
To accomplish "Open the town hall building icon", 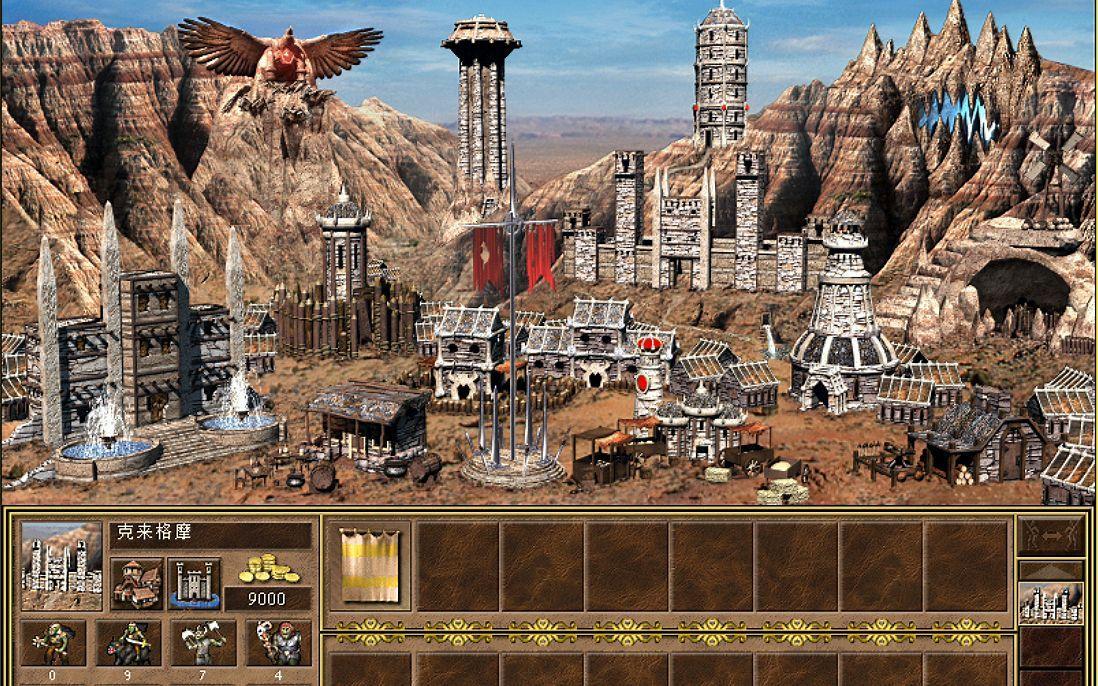I will tap(136, 583).
